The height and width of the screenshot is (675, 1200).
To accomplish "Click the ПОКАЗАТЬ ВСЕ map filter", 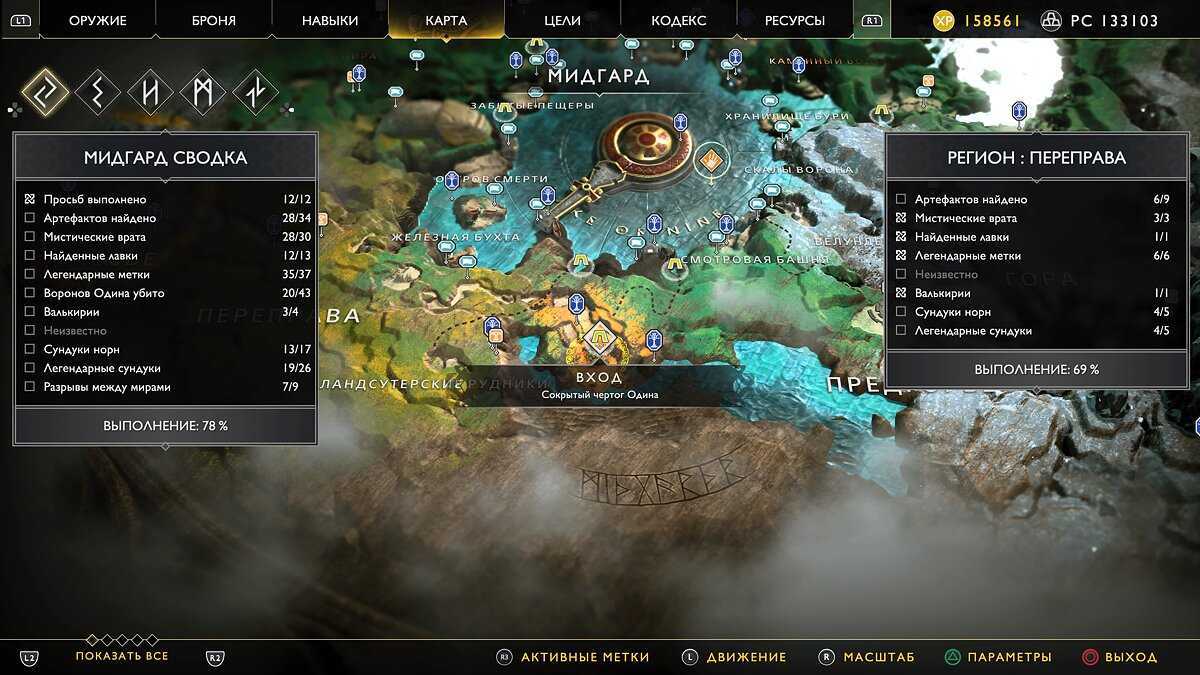I will (x=122, y=656).
